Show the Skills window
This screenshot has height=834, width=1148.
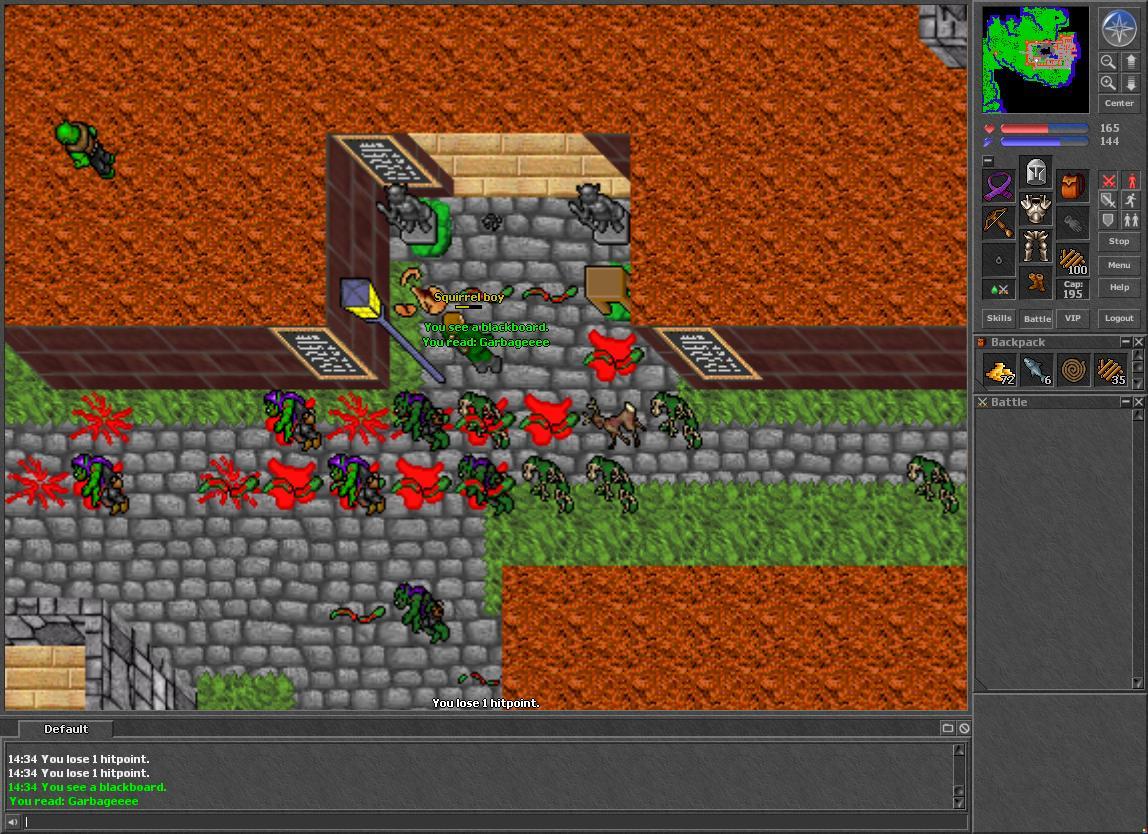coord(999,318)
